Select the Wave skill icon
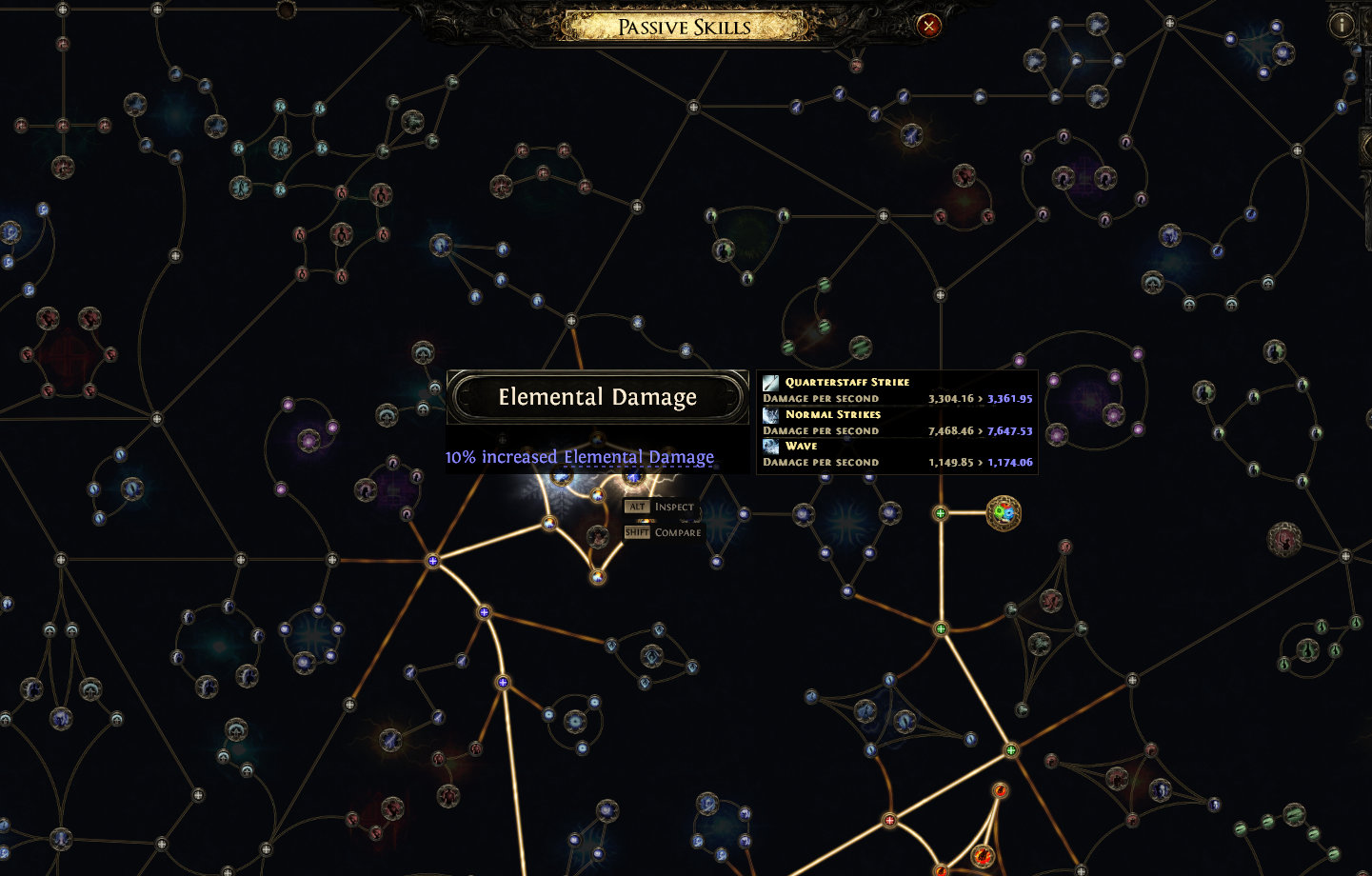Image resolution: width=1372 pixels, height=876 pixels. coord(769,446)
